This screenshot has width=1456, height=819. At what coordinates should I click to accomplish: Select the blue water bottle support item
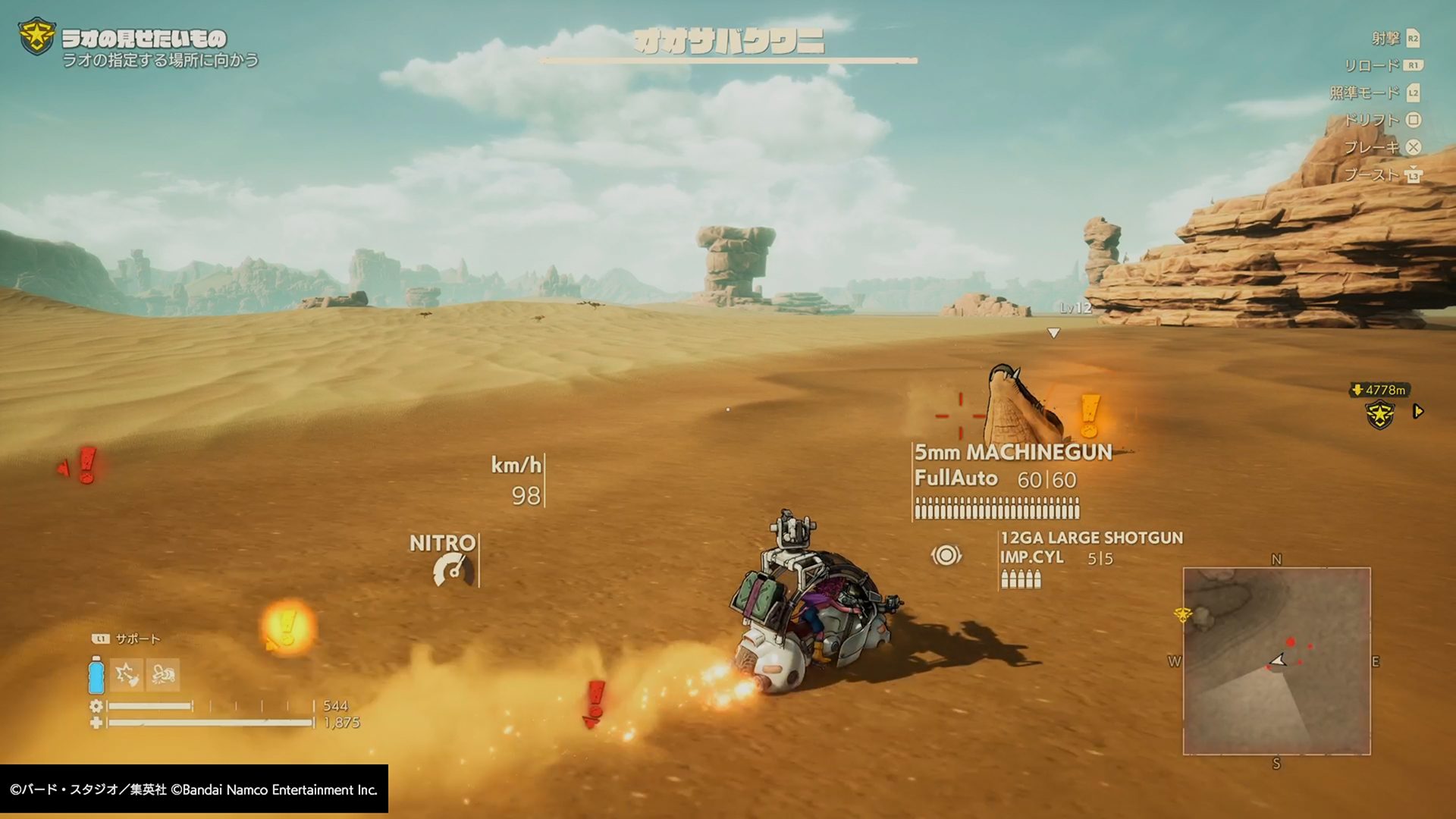click(96, 674)
